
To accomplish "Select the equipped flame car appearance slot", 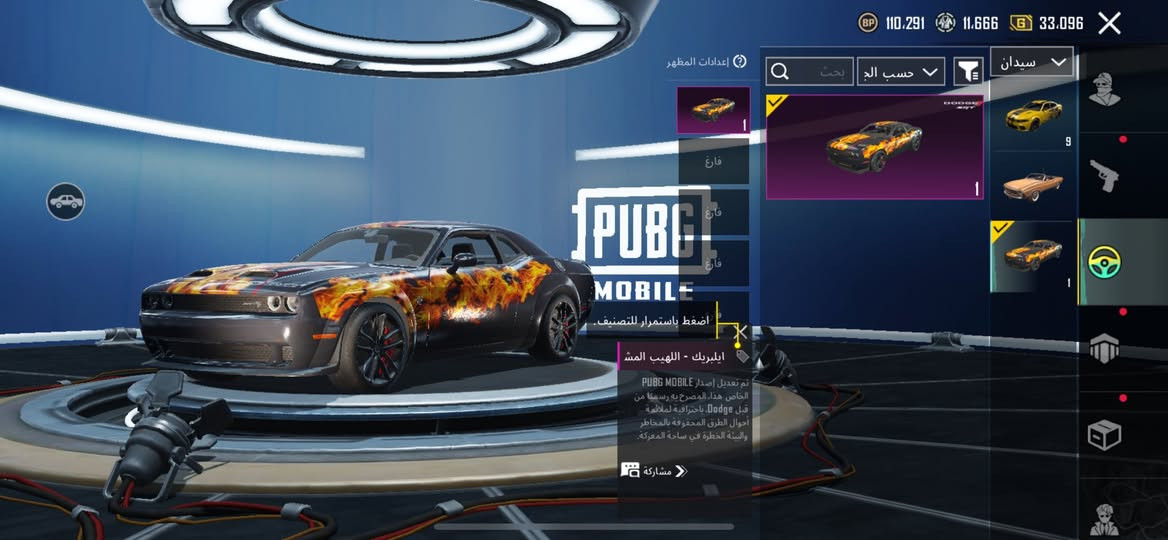I will 713,110.
